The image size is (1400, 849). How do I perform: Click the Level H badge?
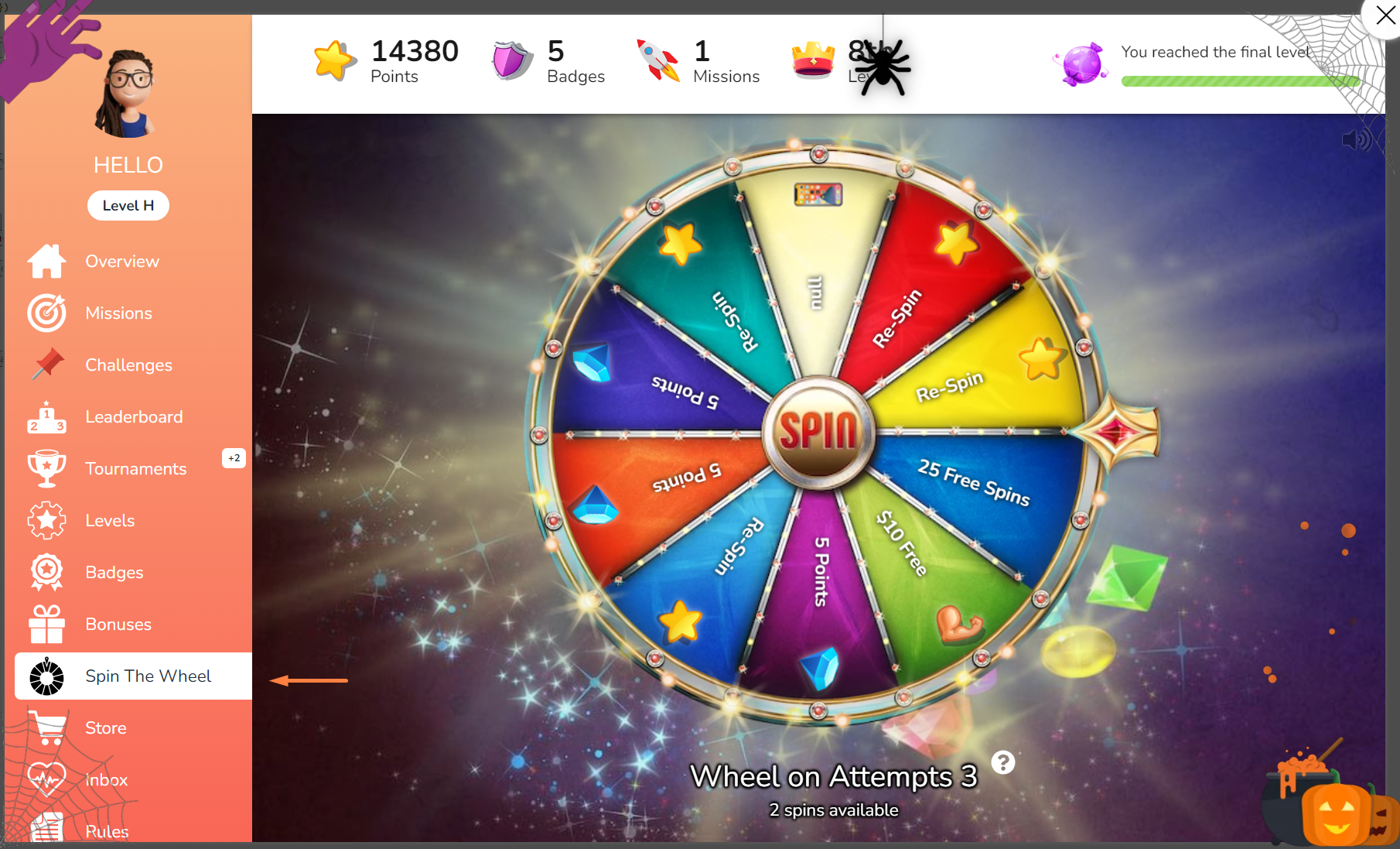128,206
